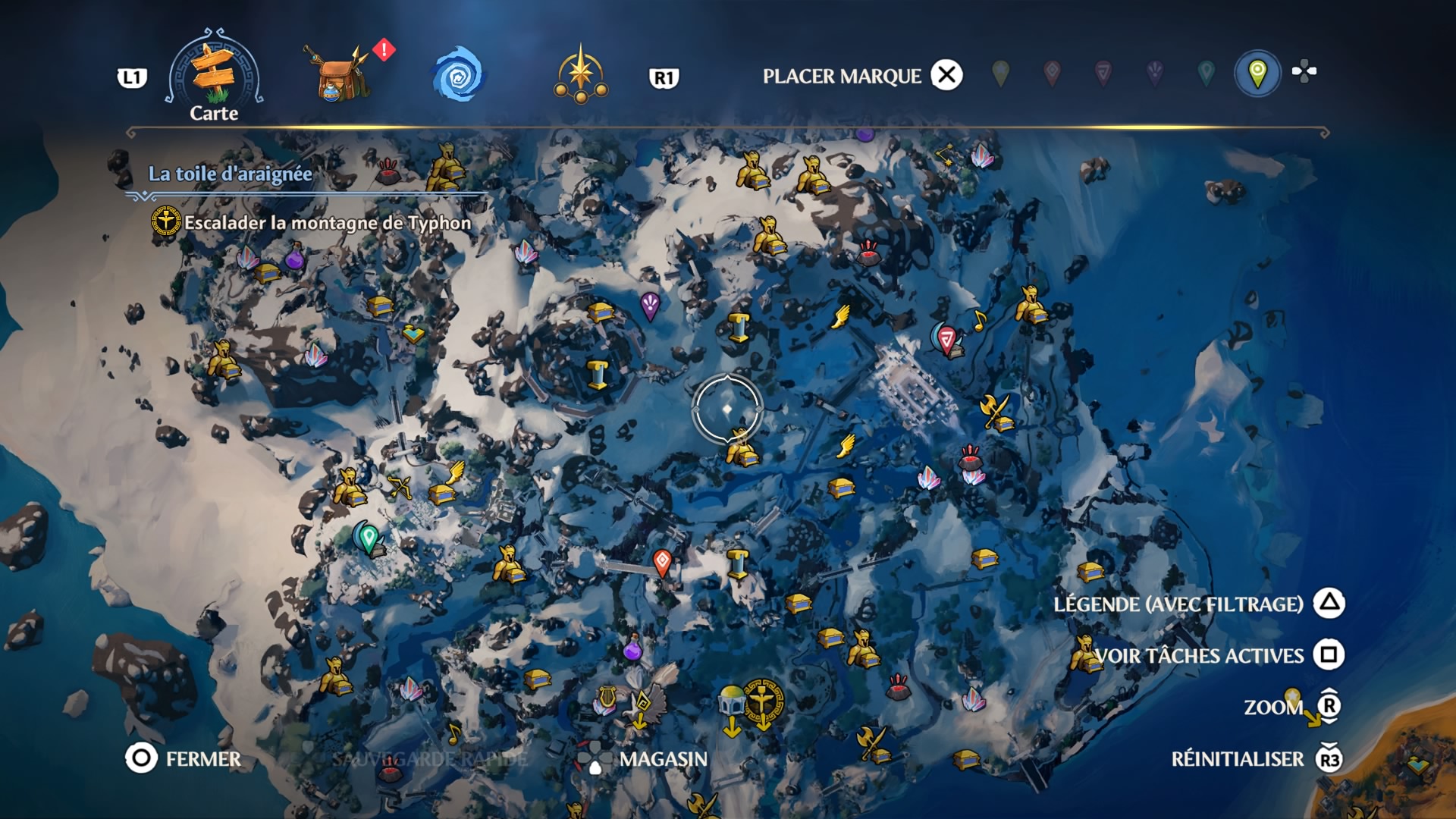Click the orange diamond pin on the map
Screen dimensions: 1456x819
click(662, 562)
